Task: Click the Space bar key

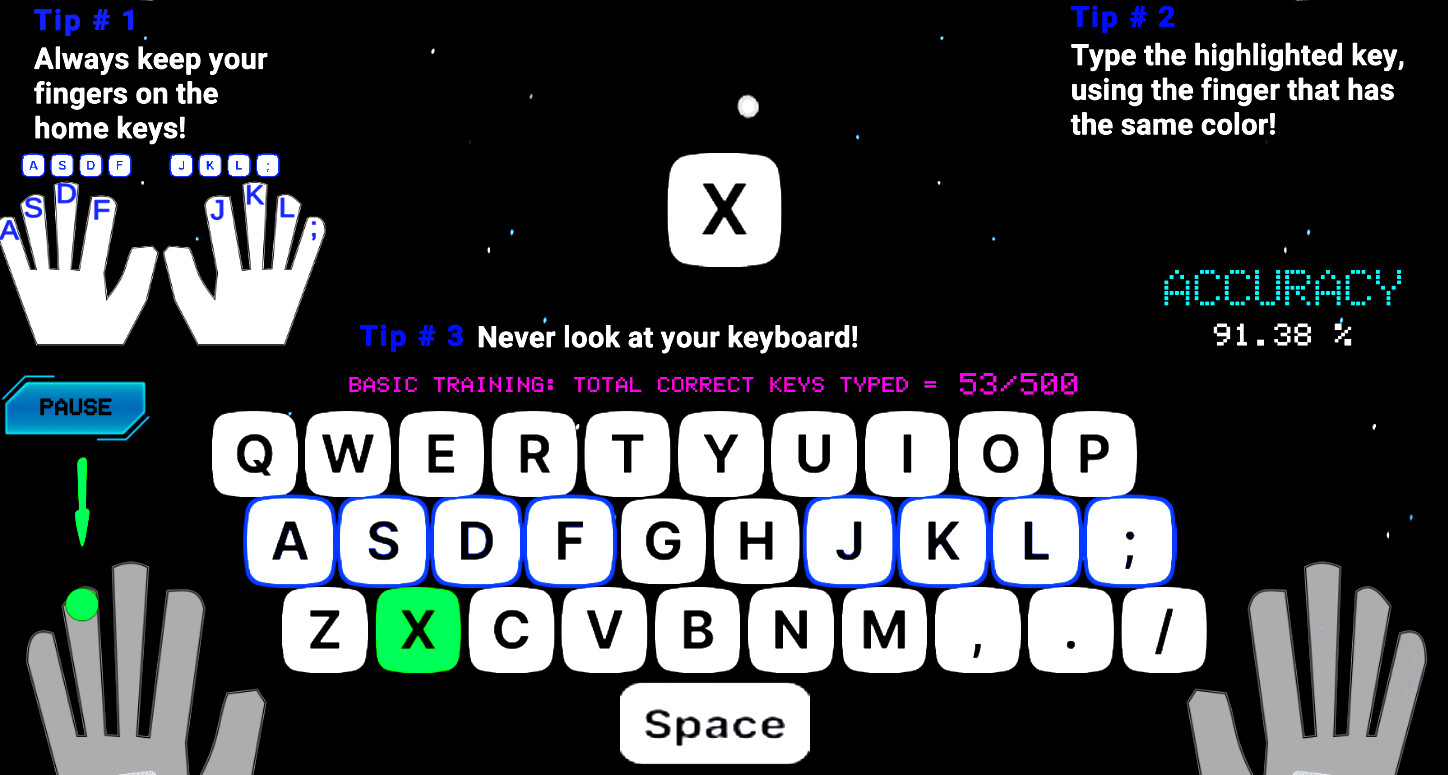Action: pyautogui.click(x=714, y=722)
